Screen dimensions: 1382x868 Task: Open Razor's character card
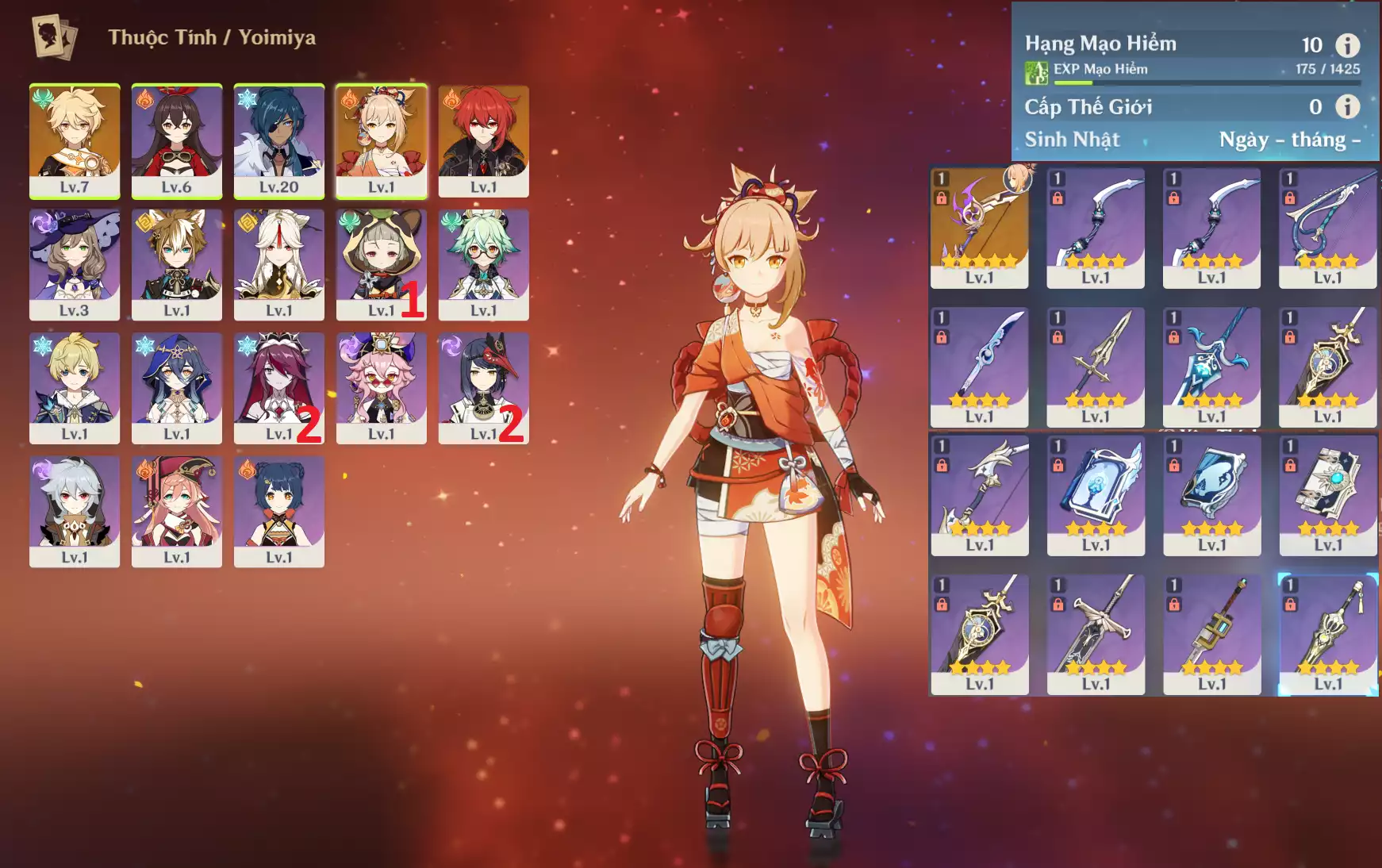(x=75, y=511)
